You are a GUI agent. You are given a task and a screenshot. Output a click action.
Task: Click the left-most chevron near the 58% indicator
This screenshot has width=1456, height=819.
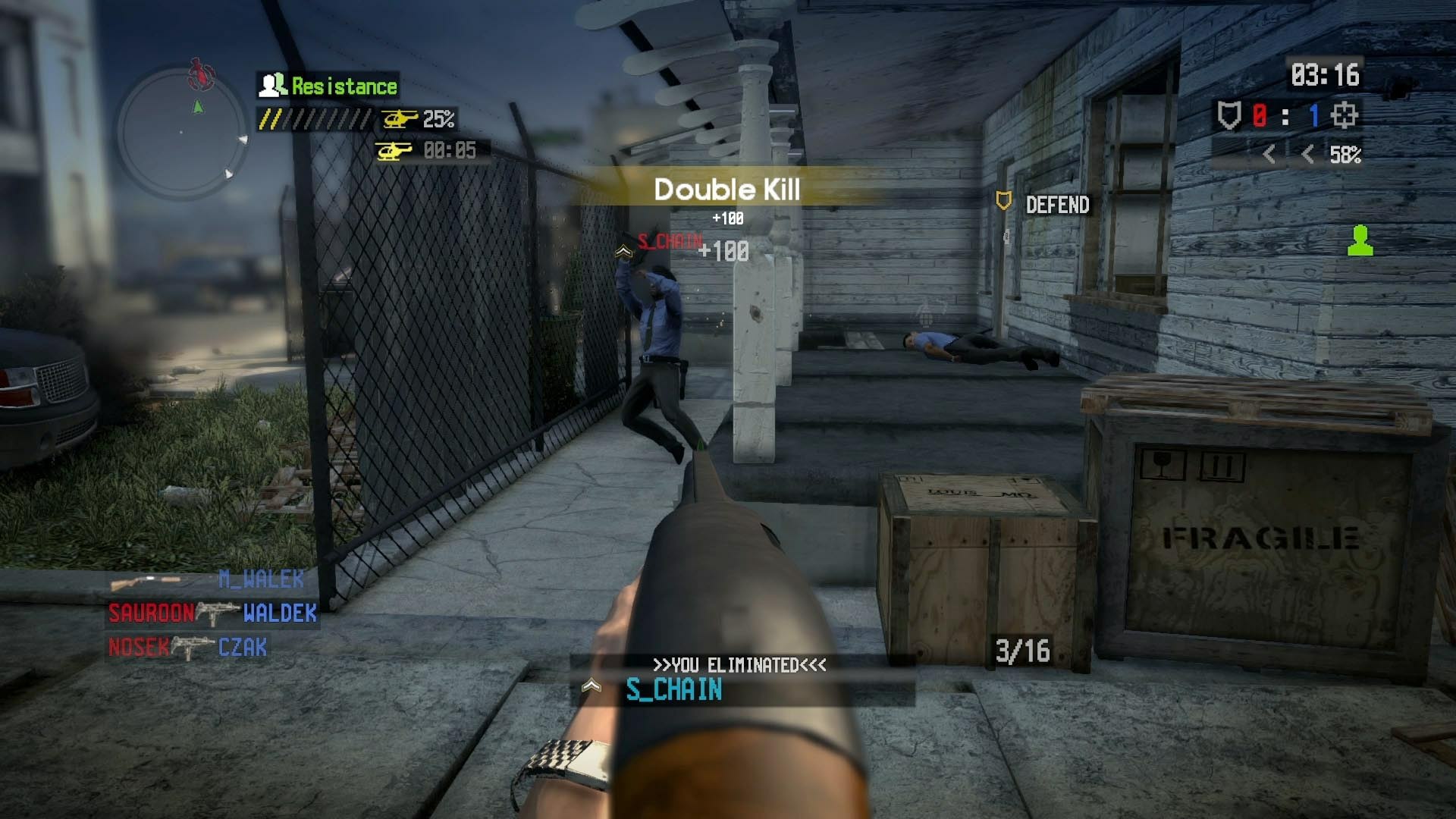1269,155
